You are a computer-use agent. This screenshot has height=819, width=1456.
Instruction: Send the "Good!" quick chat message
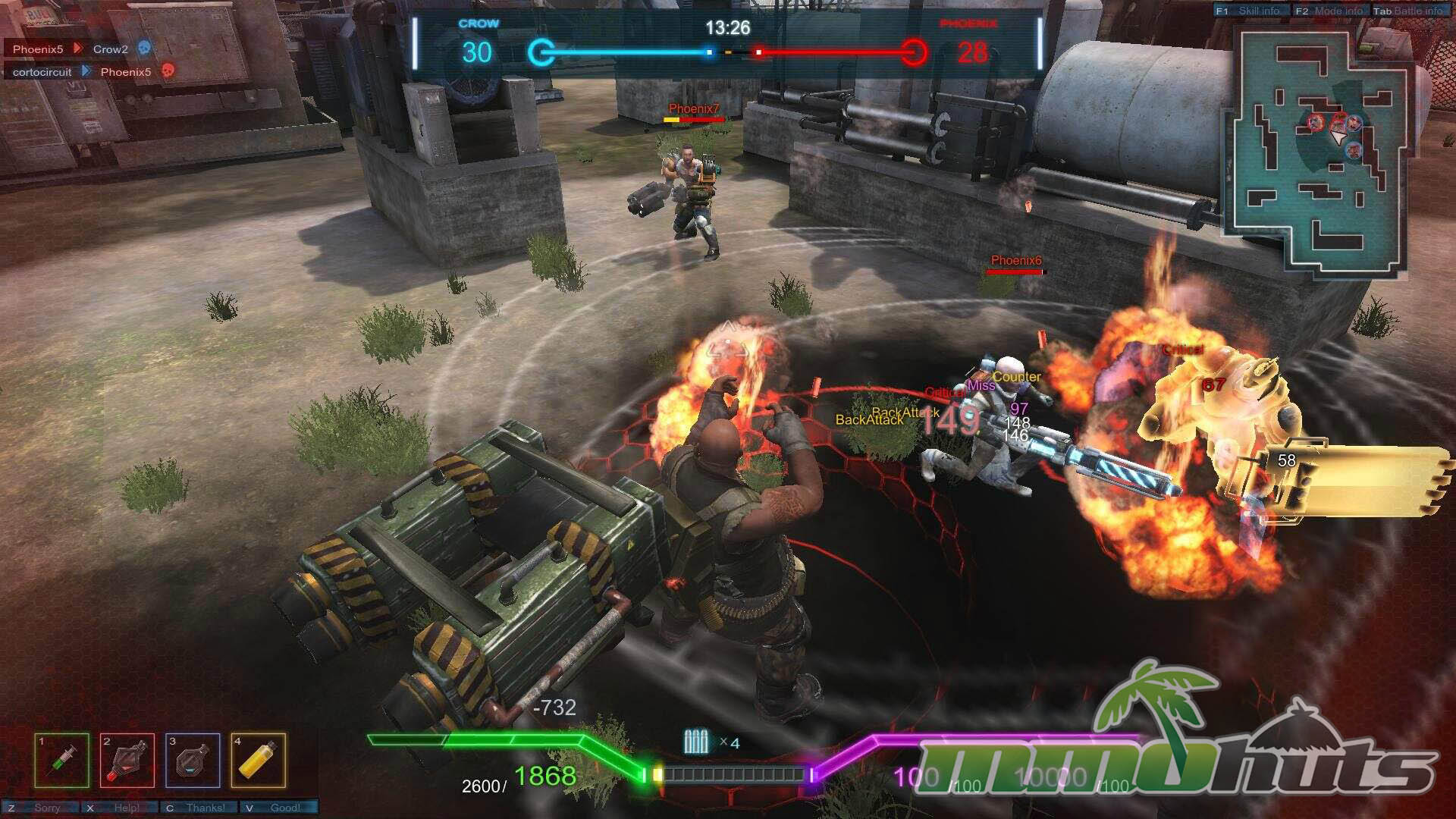click(x=278, y=808)
